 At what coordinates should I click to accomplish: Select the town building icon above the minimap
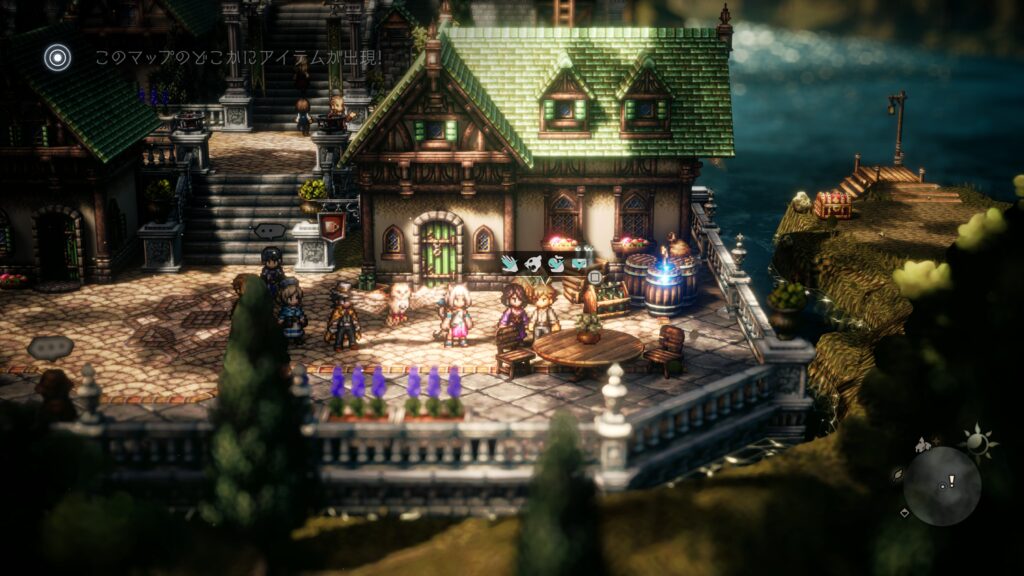point(924,443)
